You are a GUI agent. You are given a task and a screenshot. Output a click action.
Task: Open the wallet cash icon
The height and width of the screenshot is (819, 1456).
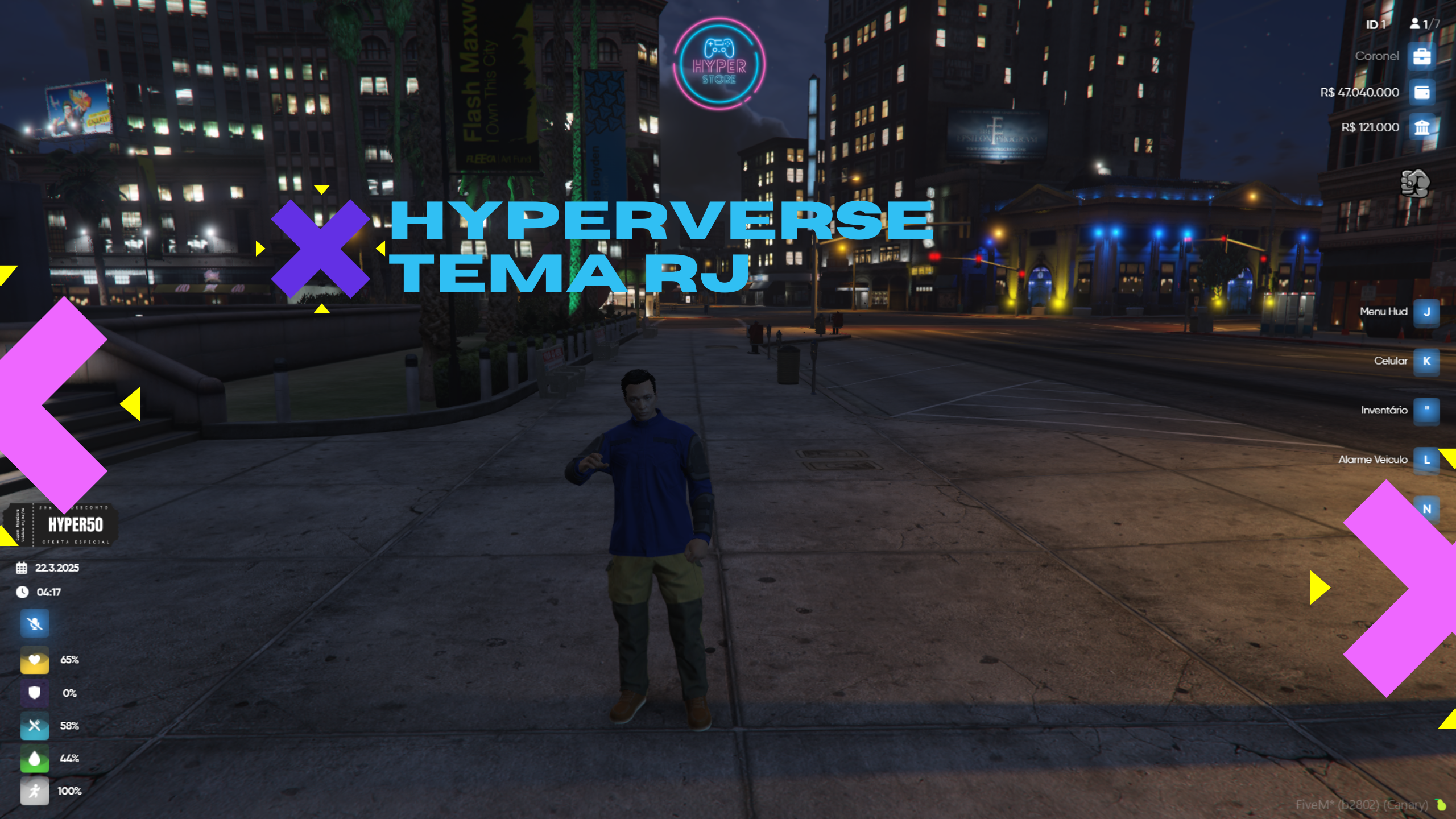point(1421,92)
